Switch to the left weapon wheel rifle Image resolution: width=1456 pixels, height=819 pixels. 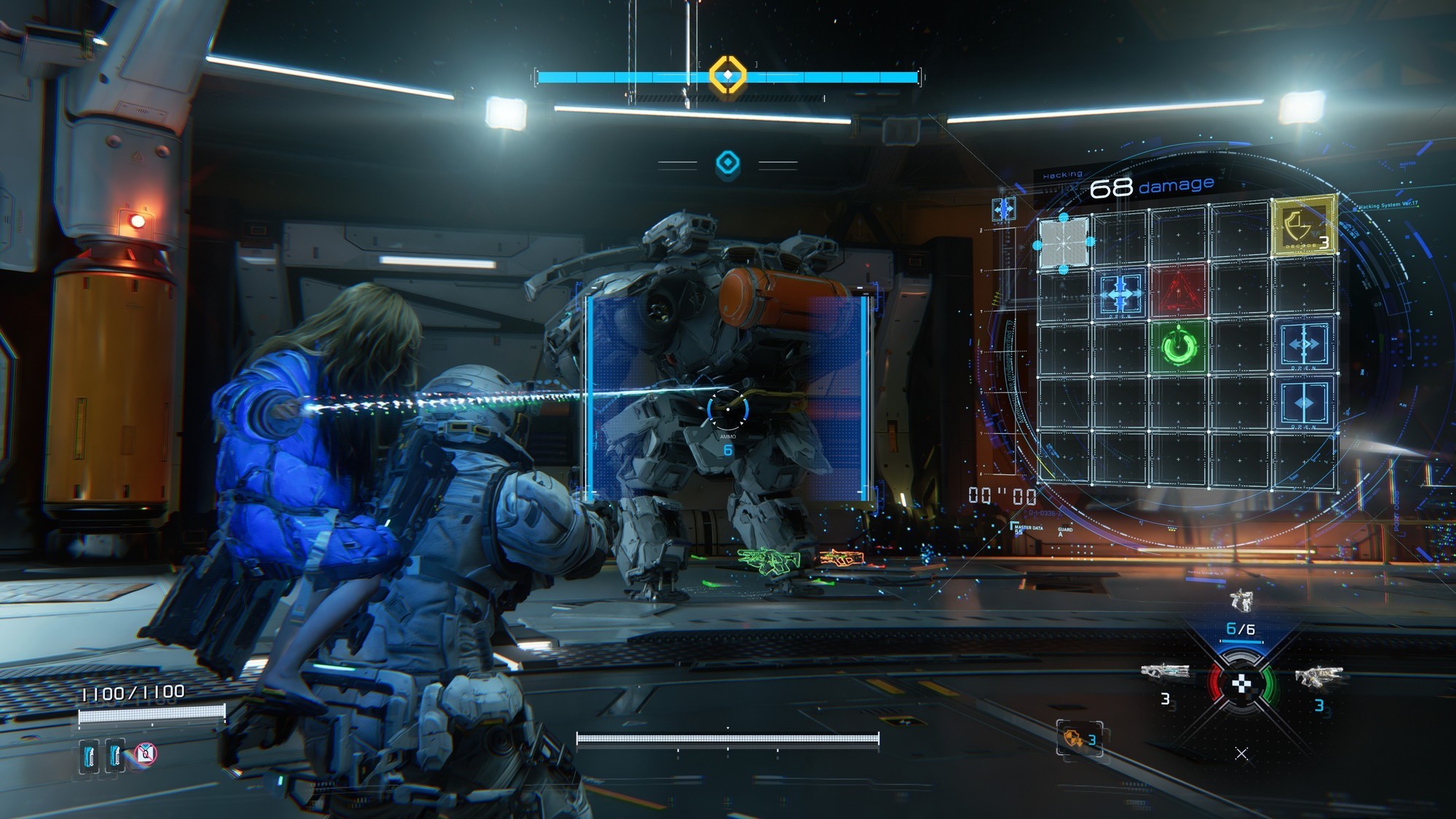coord(1165,671)
